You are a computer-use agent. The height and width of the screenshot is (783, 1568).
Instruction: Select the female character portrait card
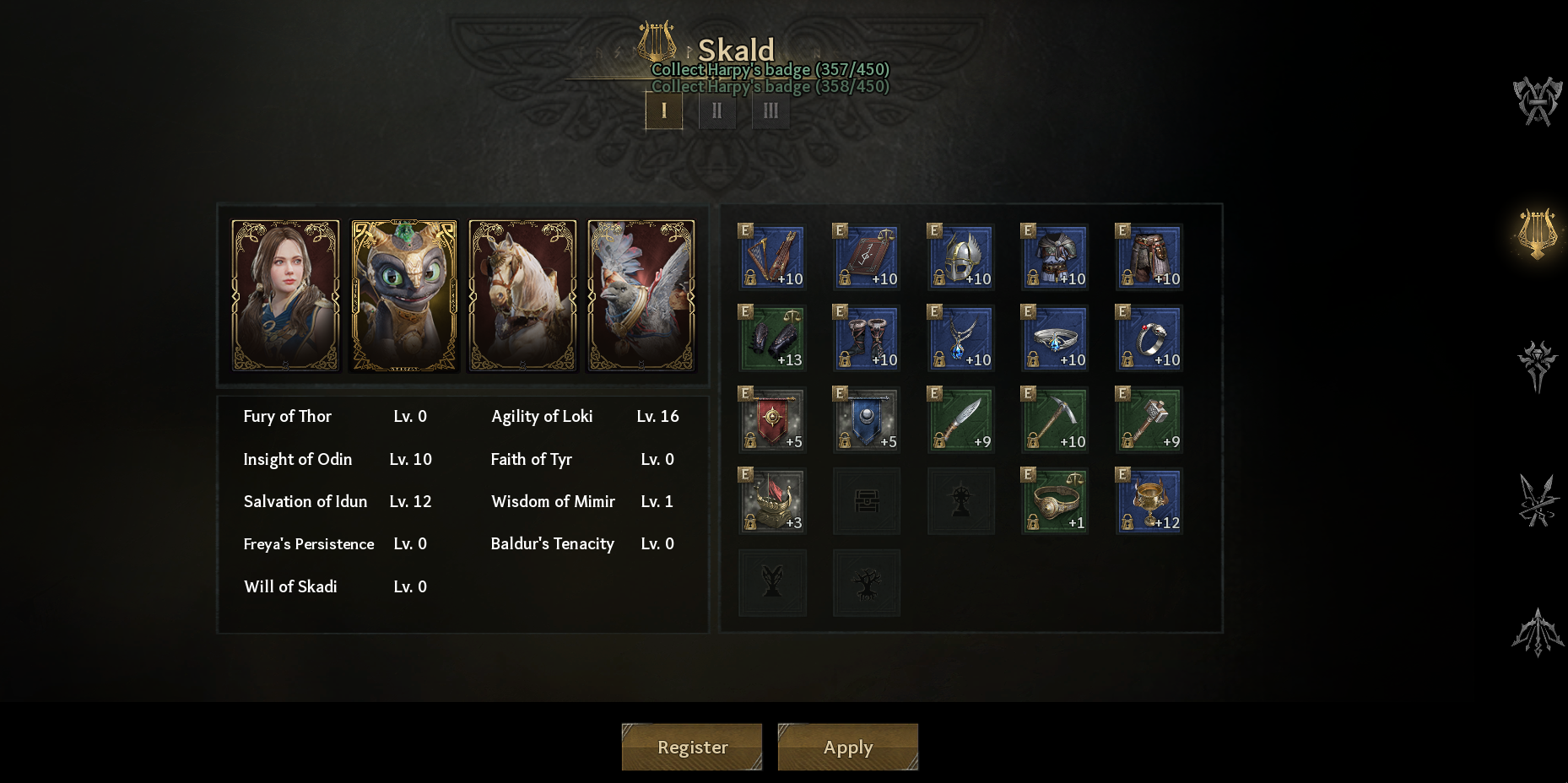[286, 295]
